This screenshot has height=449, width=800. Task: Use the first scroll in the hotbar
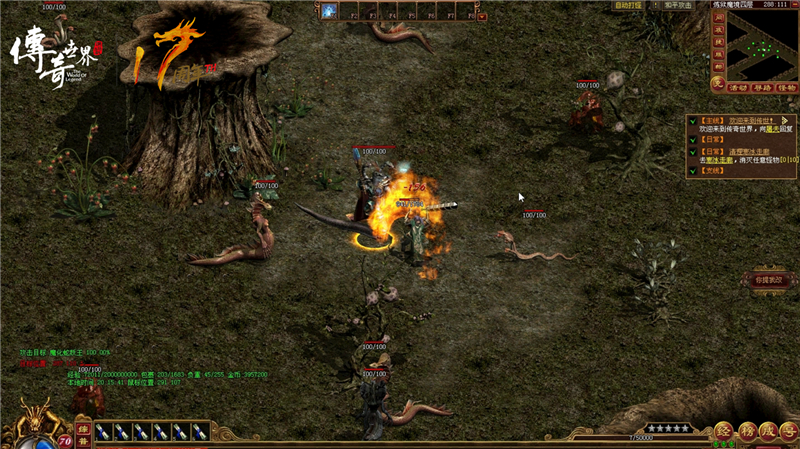[x=105, y=431]
